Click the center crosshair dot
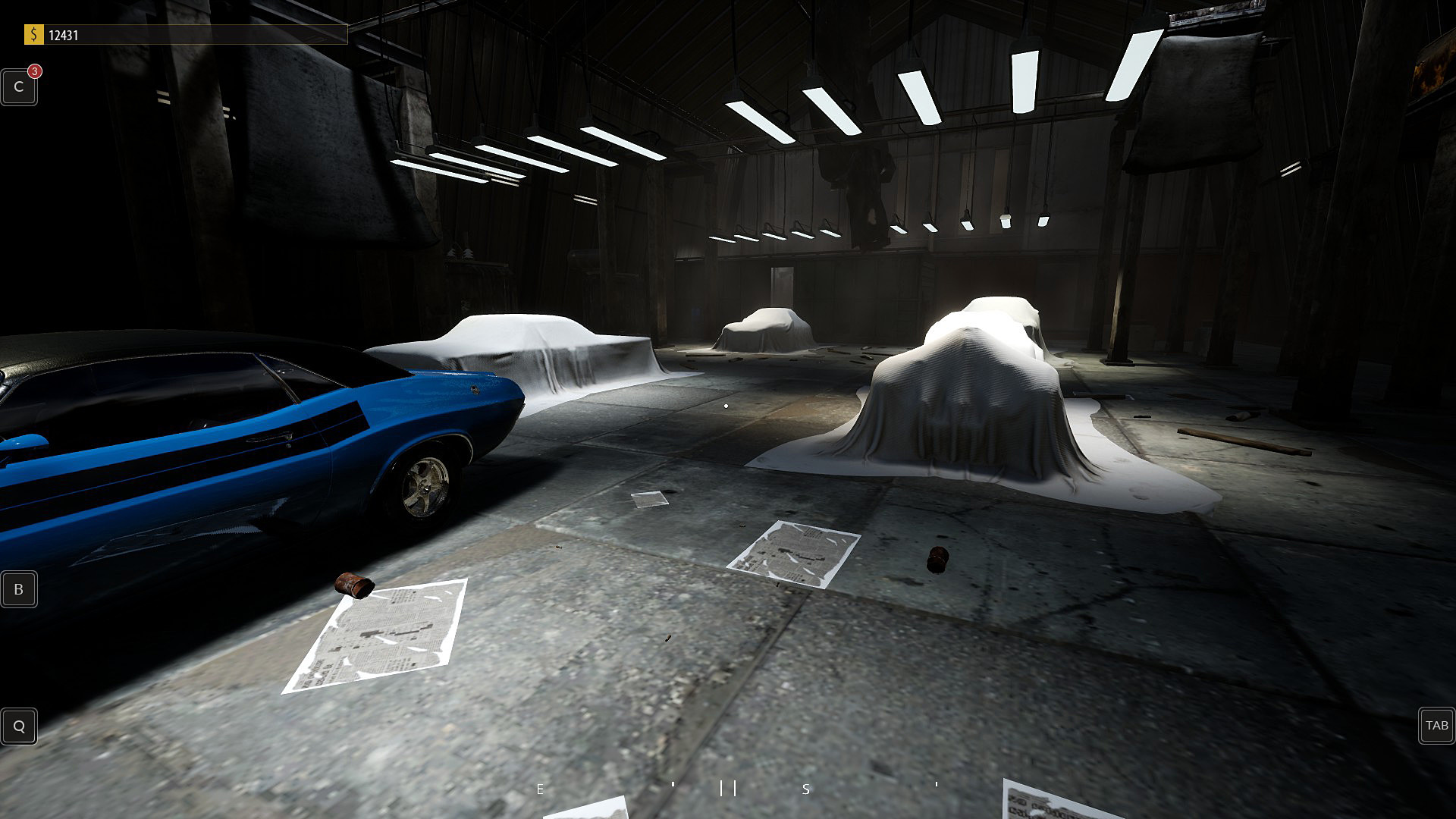This screenshot has height=819, width=1456. click(x=725, y=404)
